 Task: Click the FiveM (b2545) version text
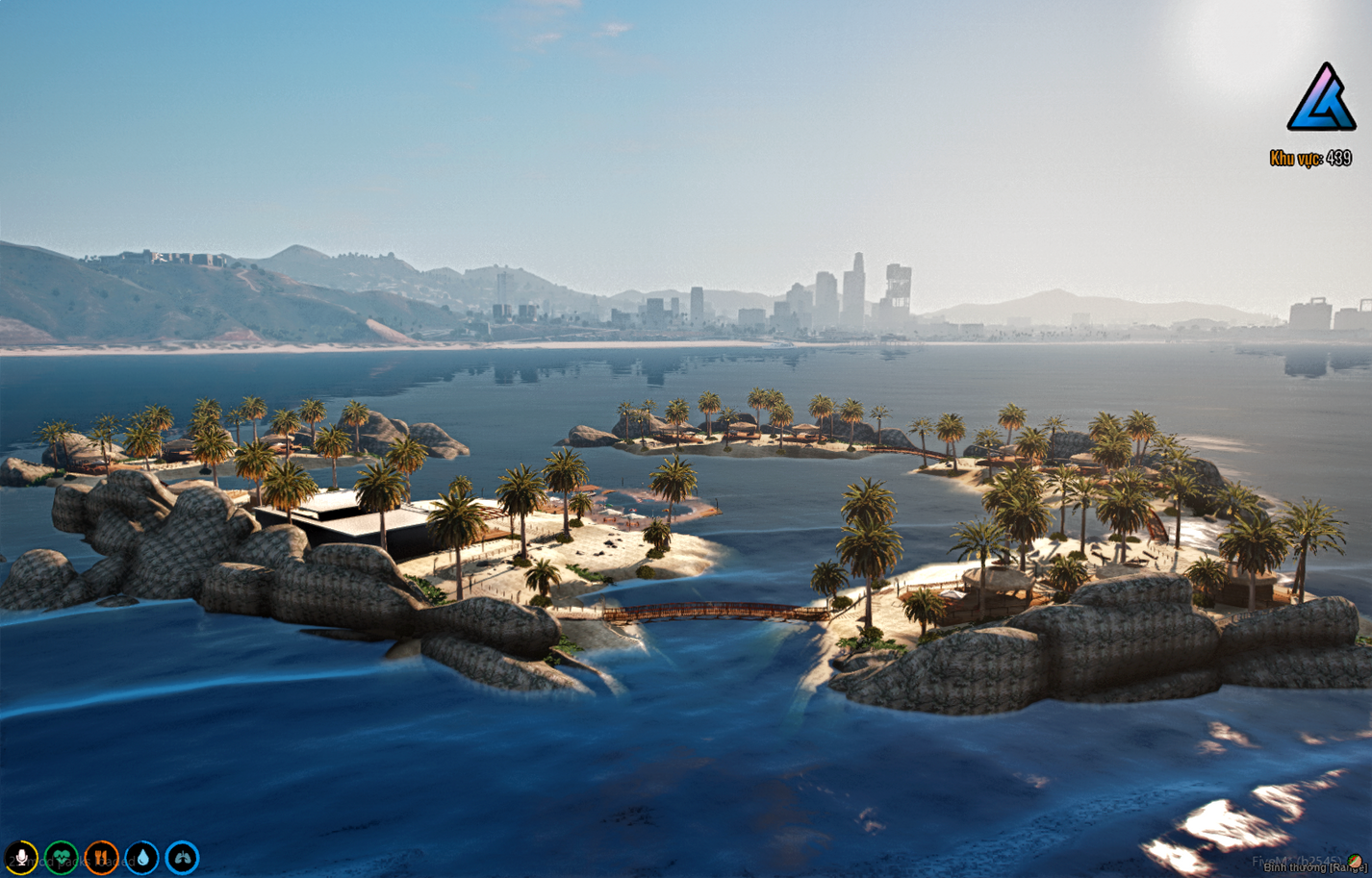coord(1296,860)
